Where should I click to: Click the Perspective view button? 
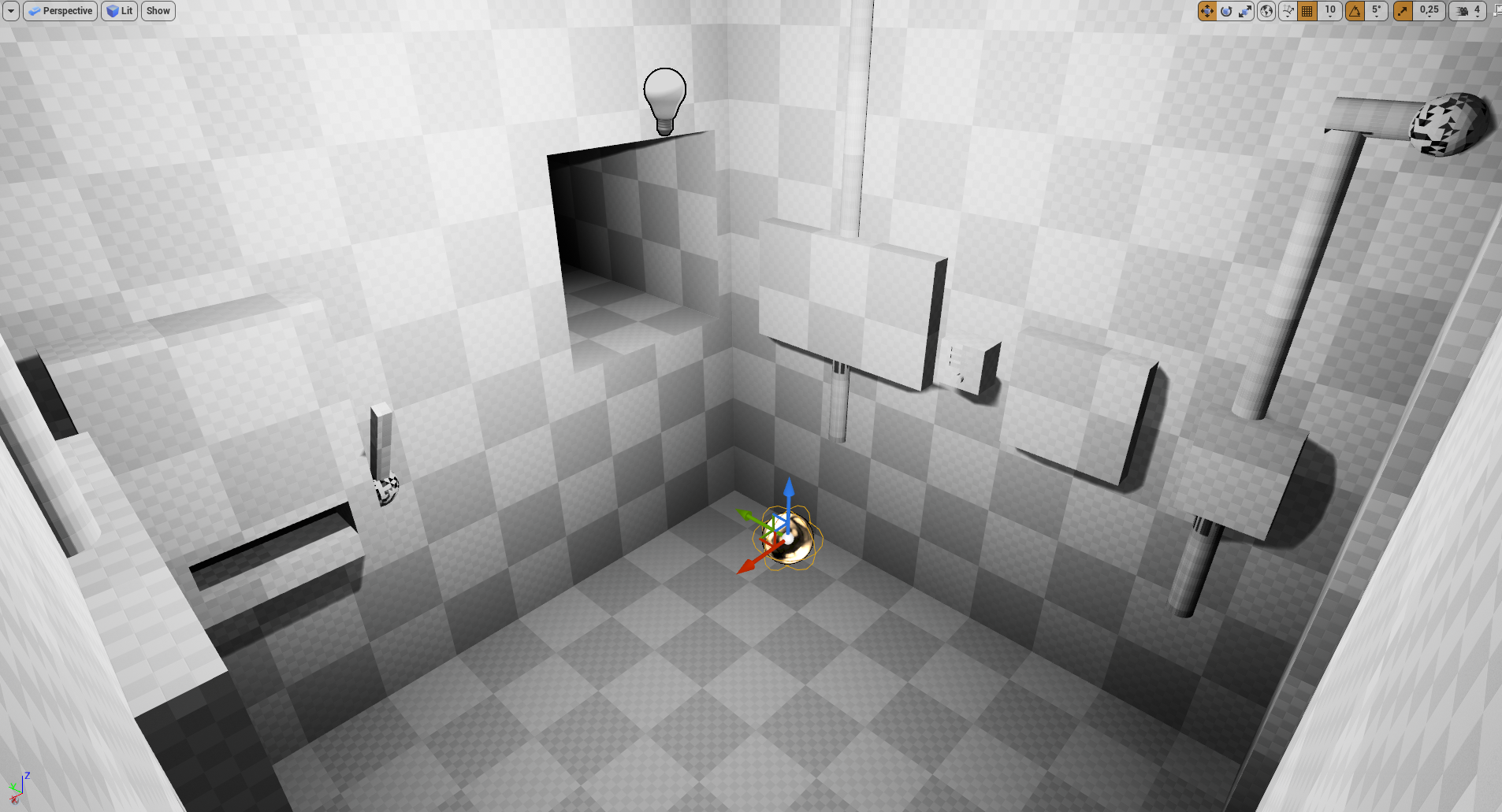coord(61,10)
